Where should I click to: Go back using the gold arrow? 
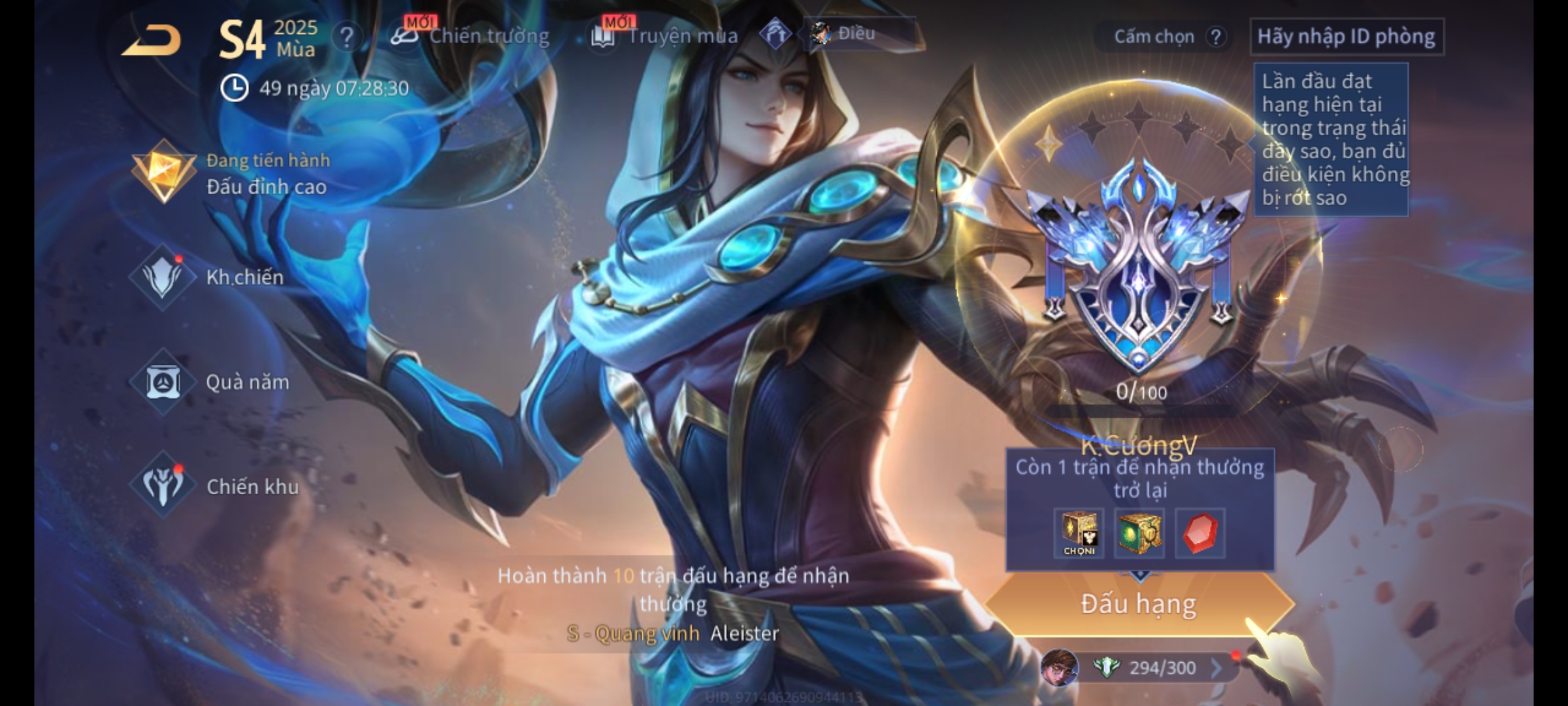click(152, 41)
